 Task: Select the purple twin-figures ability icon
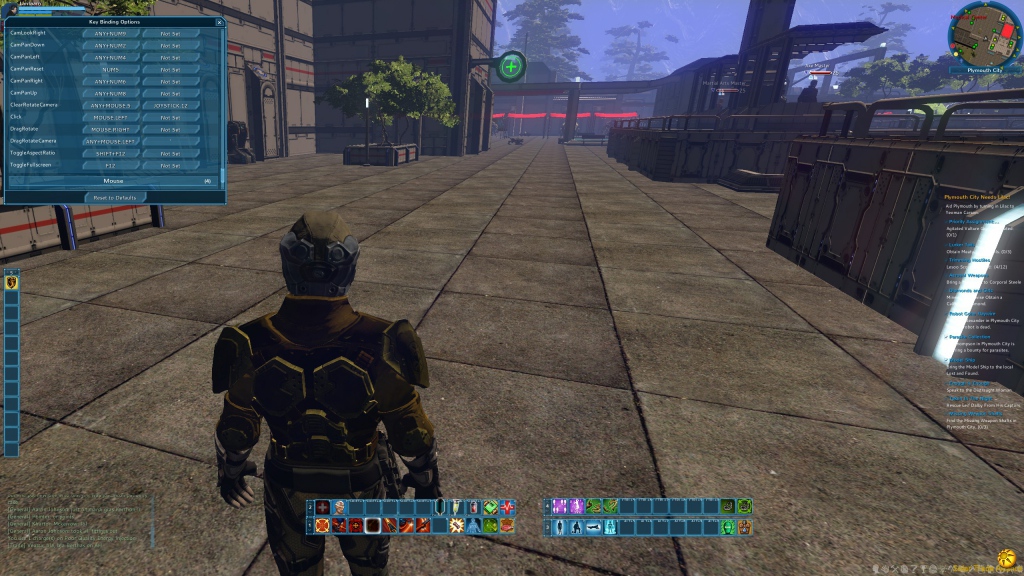561,507
